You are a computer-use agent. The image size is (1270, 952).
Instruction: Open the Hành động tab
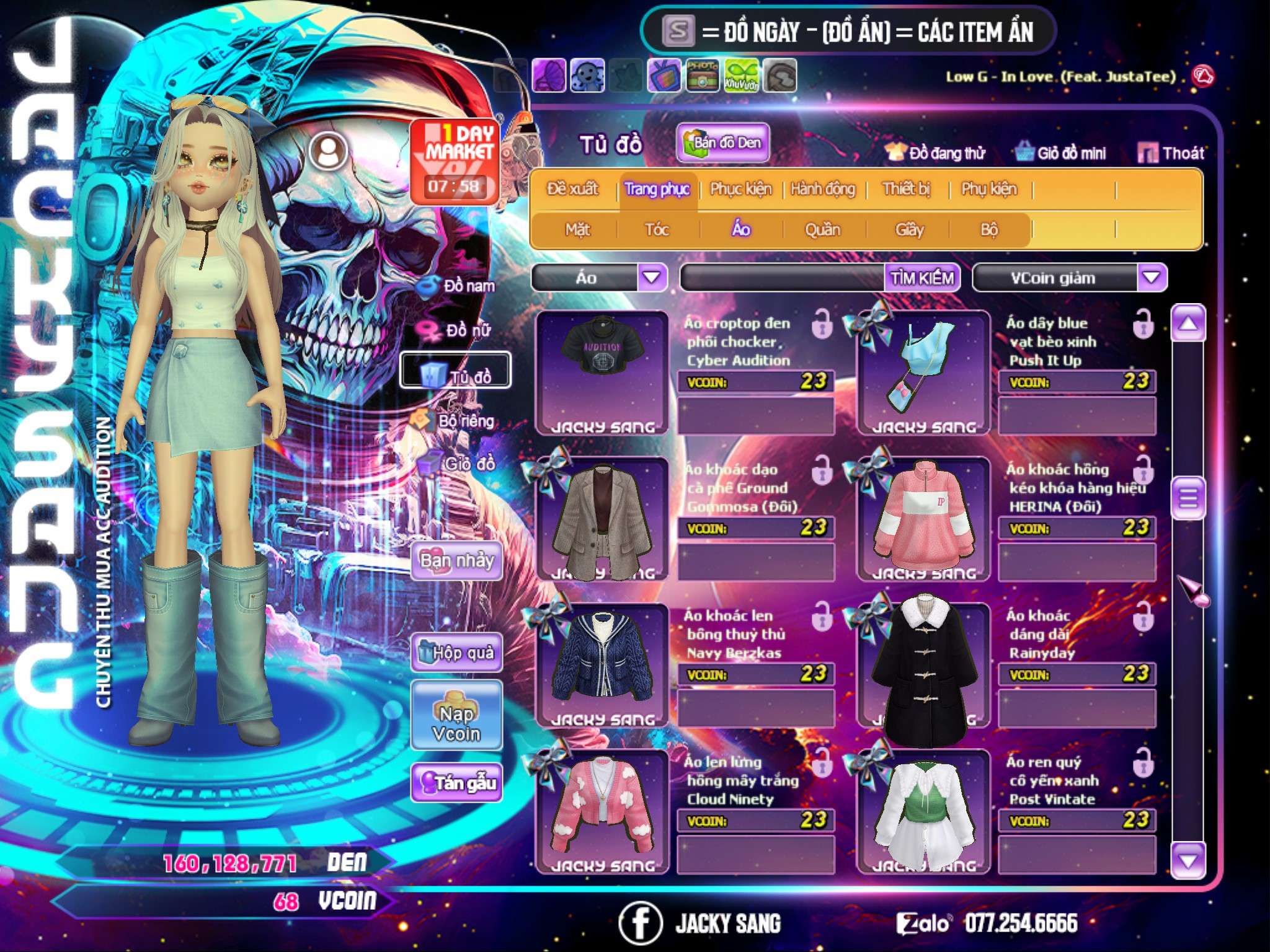point(823,189)
